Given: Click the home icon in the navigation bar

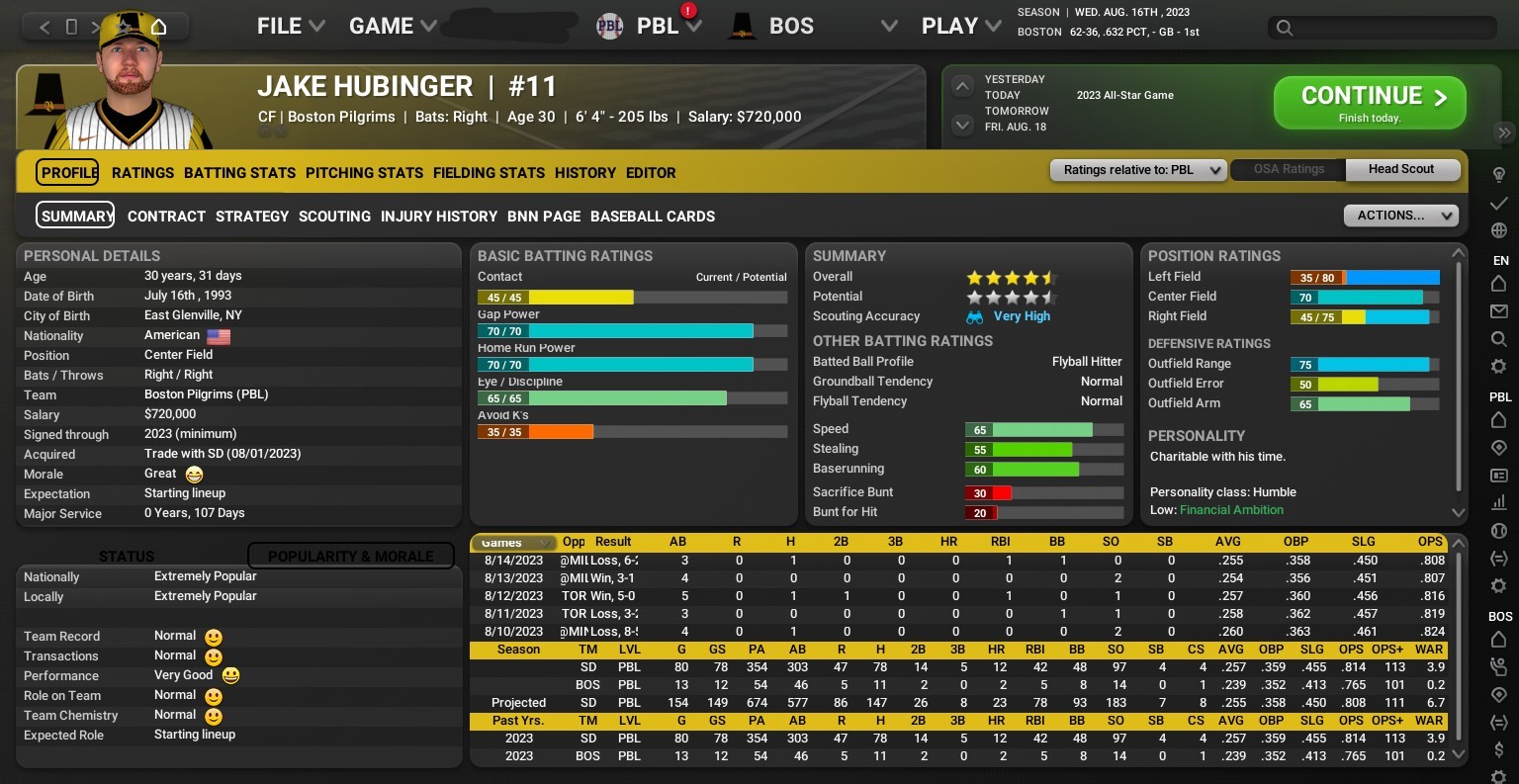Looking at the screenshot, I should (x=159, y=27).
